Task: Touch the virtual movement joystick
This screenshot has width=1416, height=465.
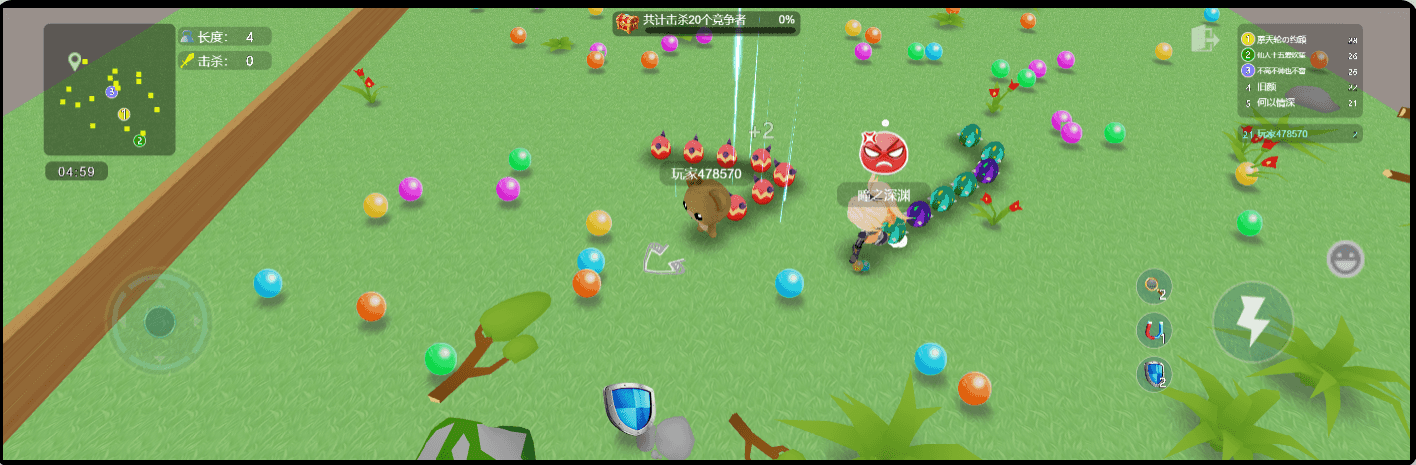Action: (159, 321)
